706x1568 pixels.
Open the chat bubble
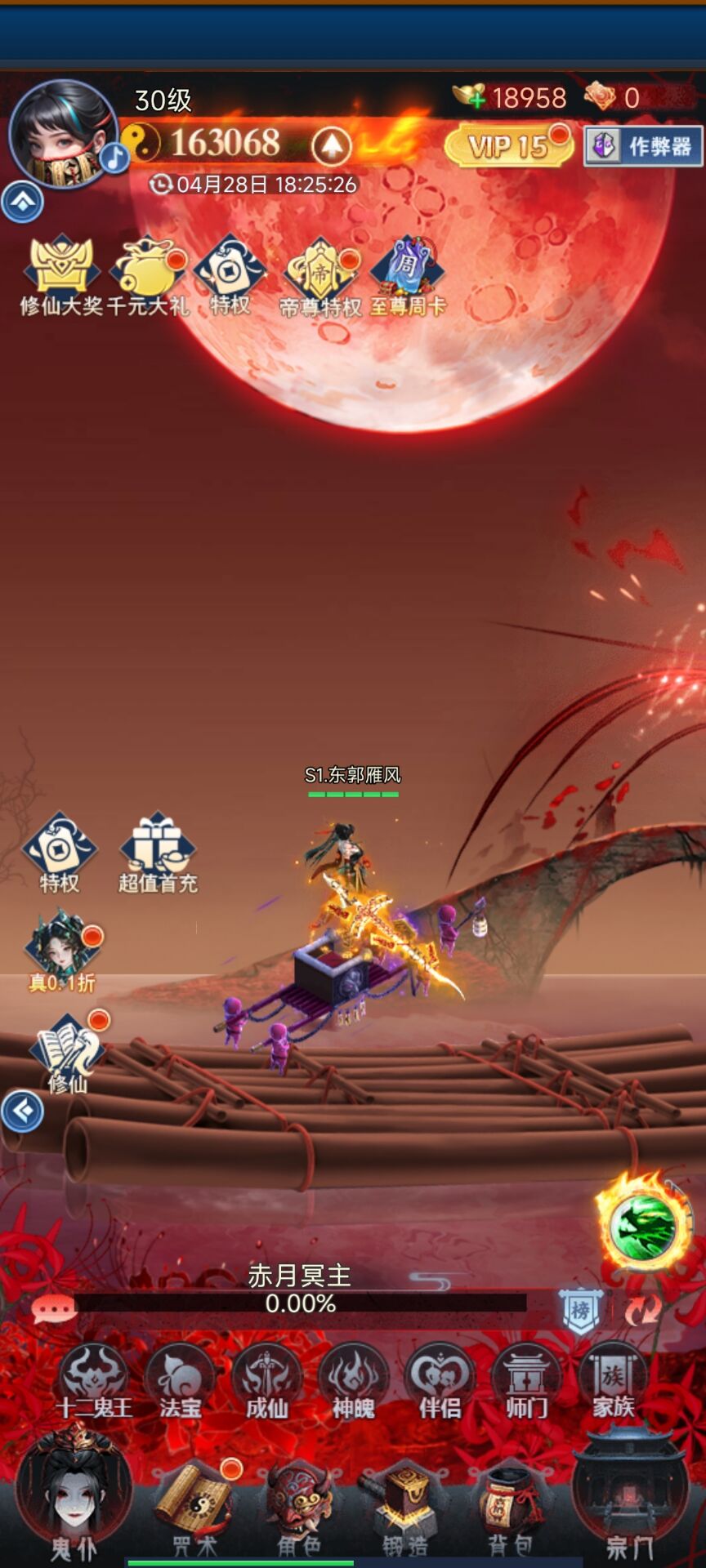click(54, 1309)
